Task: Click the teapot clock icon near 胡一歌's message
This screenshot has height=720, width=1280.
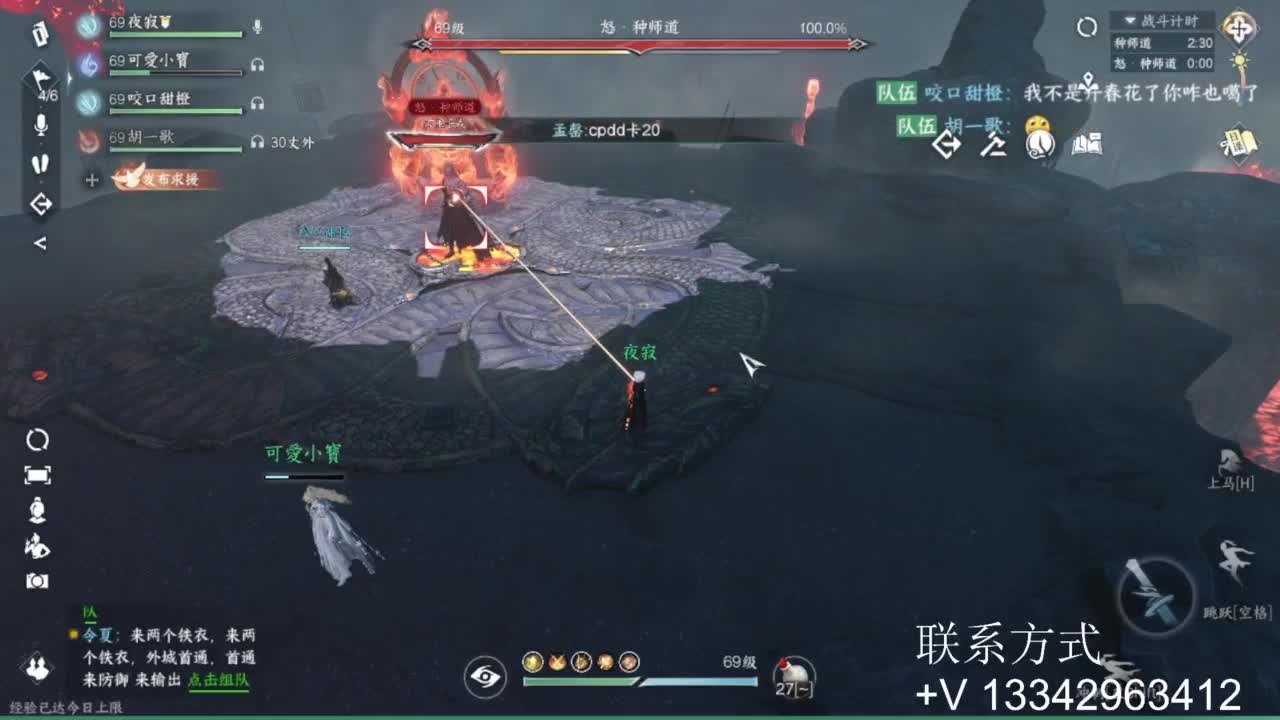Action: click(1040, 143)
